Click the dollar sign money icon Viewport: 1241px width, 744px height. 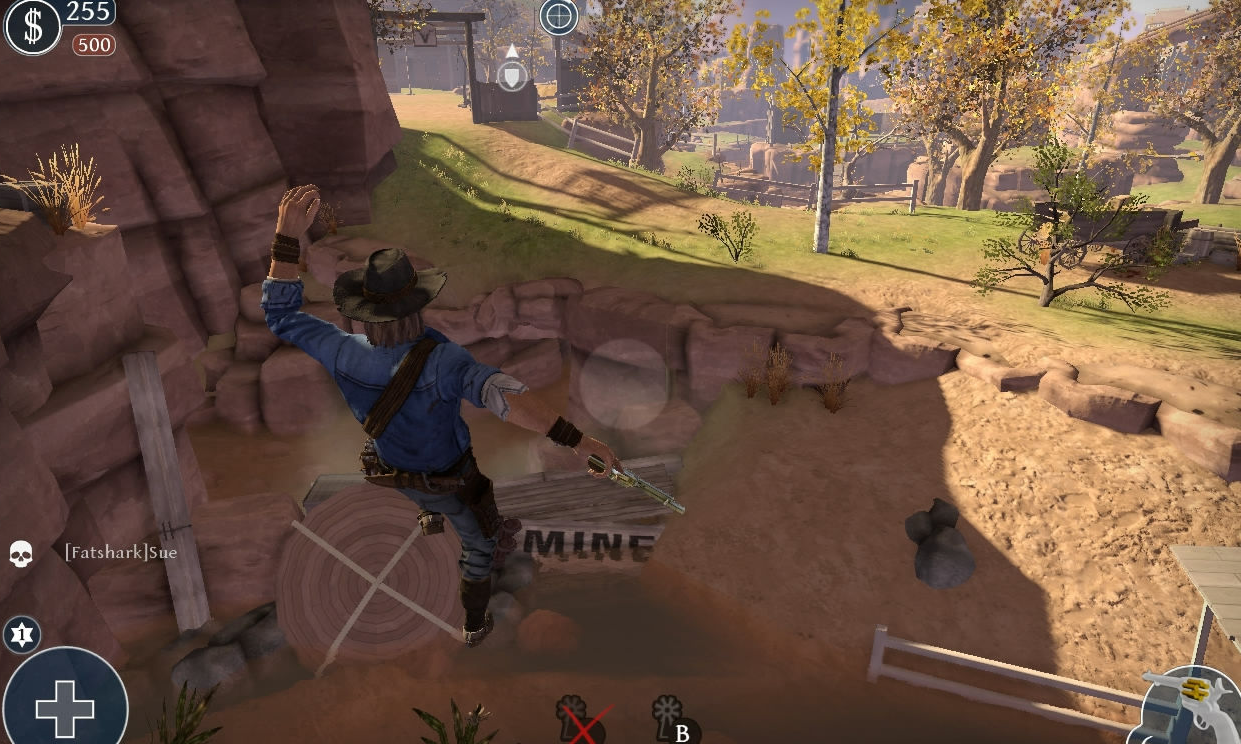tap(32, 27)
